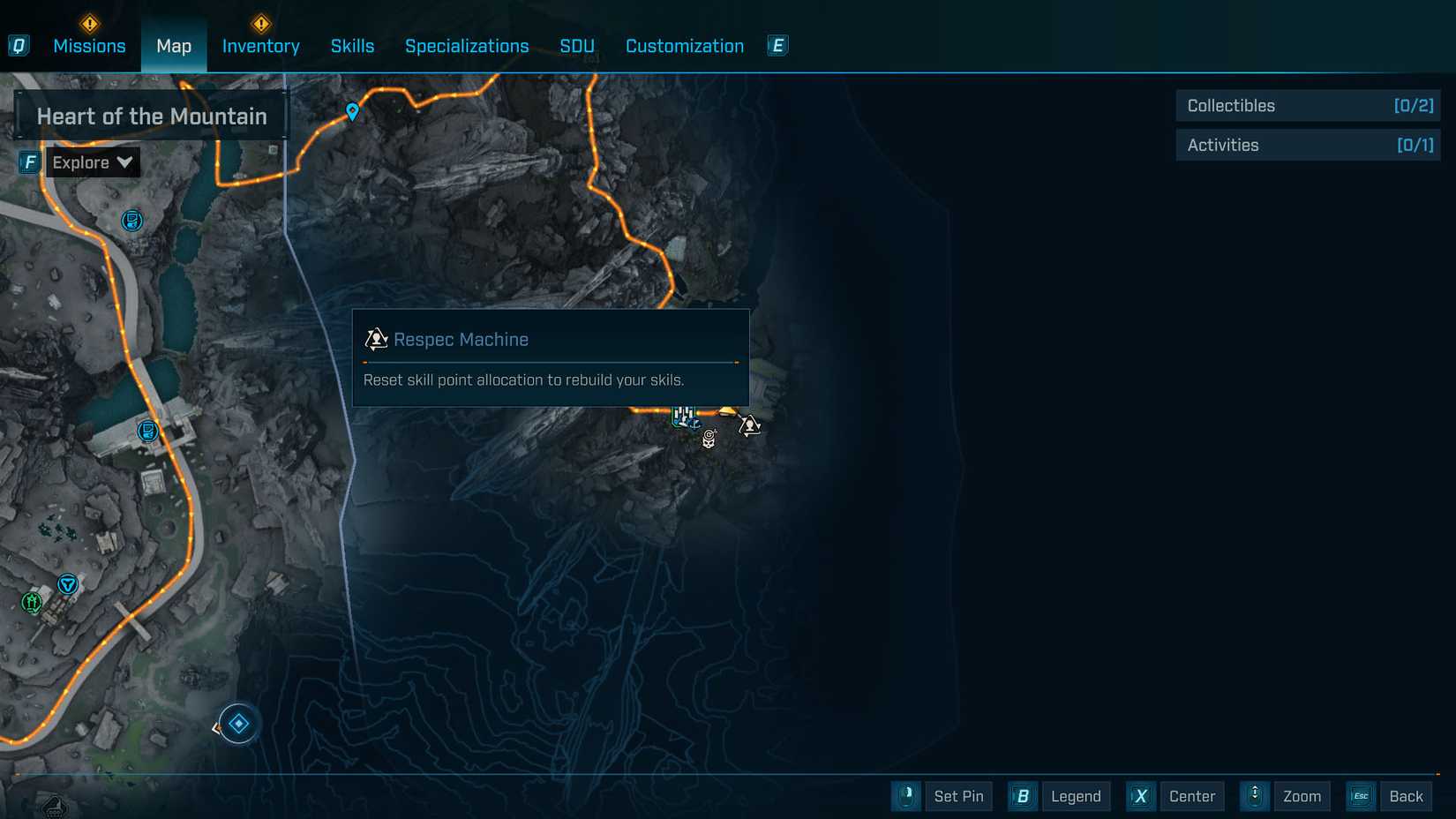Screen dimensions: 1456x819
Task: Click the vending machines cluster below the tooltip
Action: (x=684, y=417)
